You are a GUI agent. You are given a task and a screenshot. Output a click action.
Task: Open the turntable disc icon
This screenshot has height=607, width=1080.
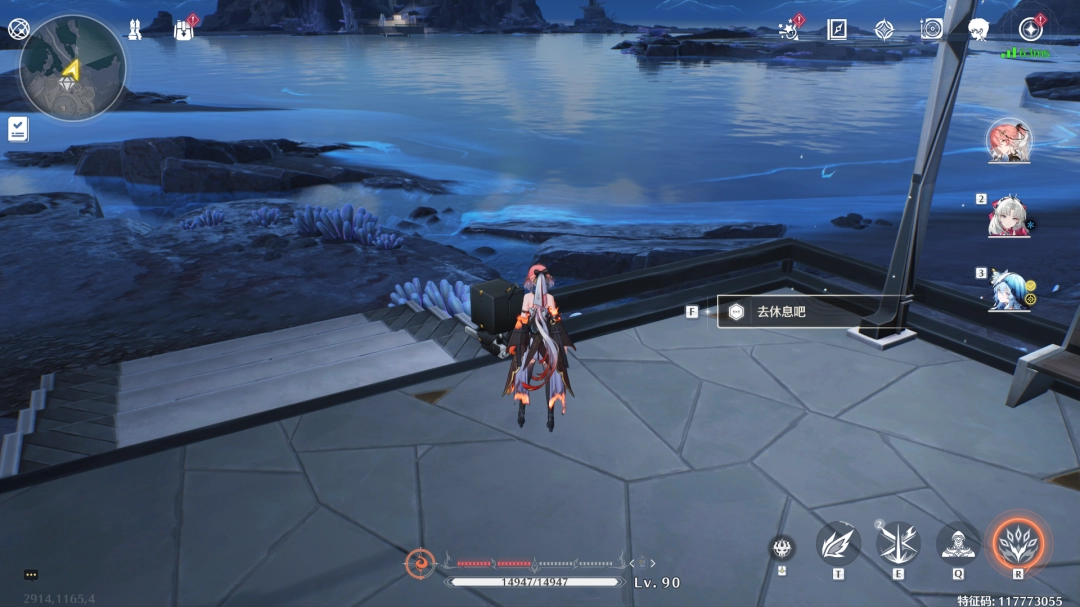click(932, 29)
